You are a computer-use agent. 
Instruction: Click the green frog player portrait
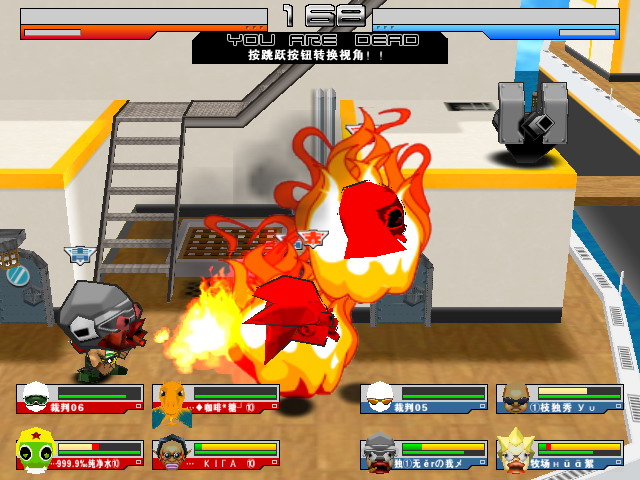coord(35,452)
